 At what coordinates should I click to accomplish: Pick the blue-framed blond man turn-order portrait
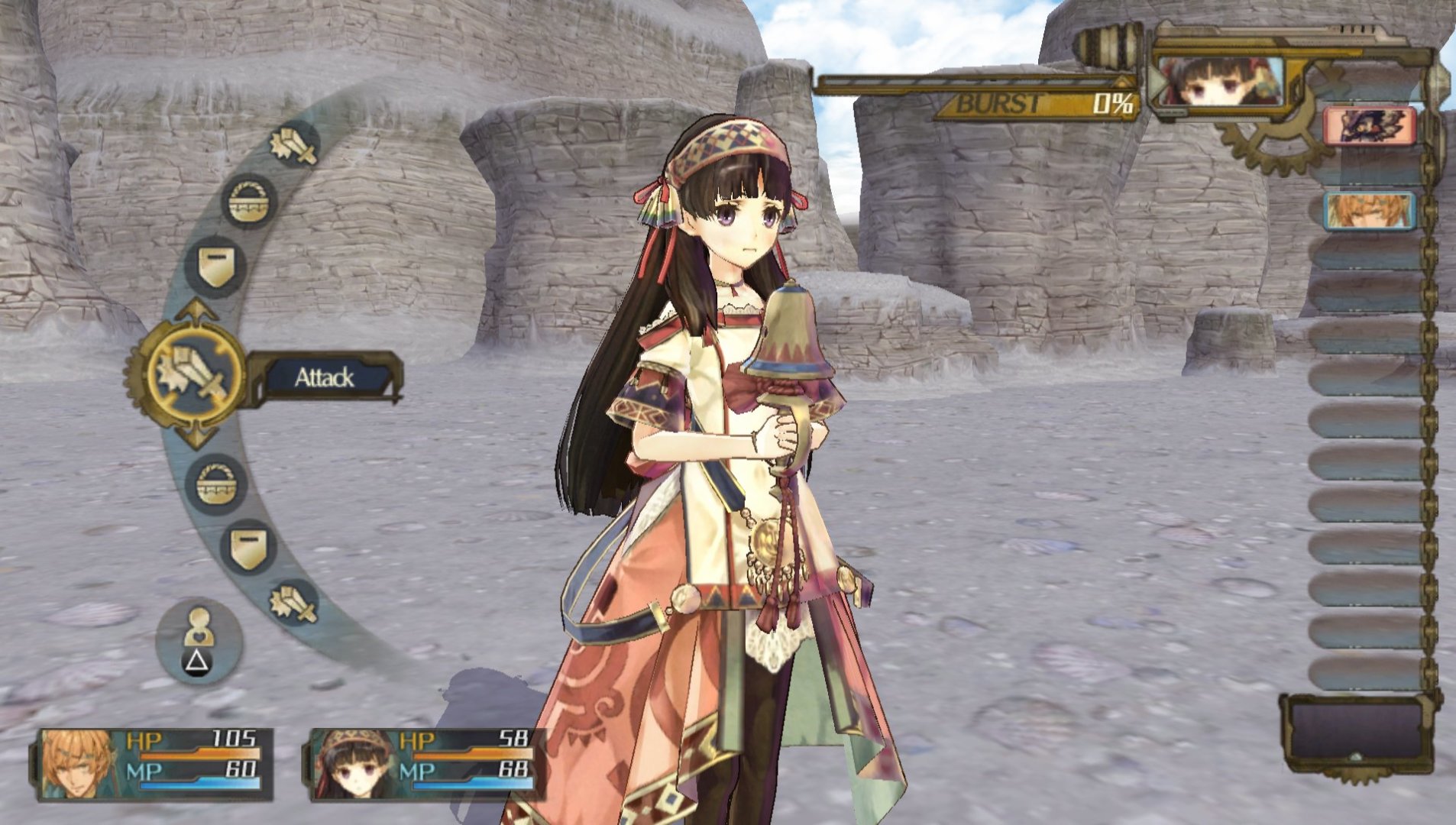click(x=1369, y=211)
